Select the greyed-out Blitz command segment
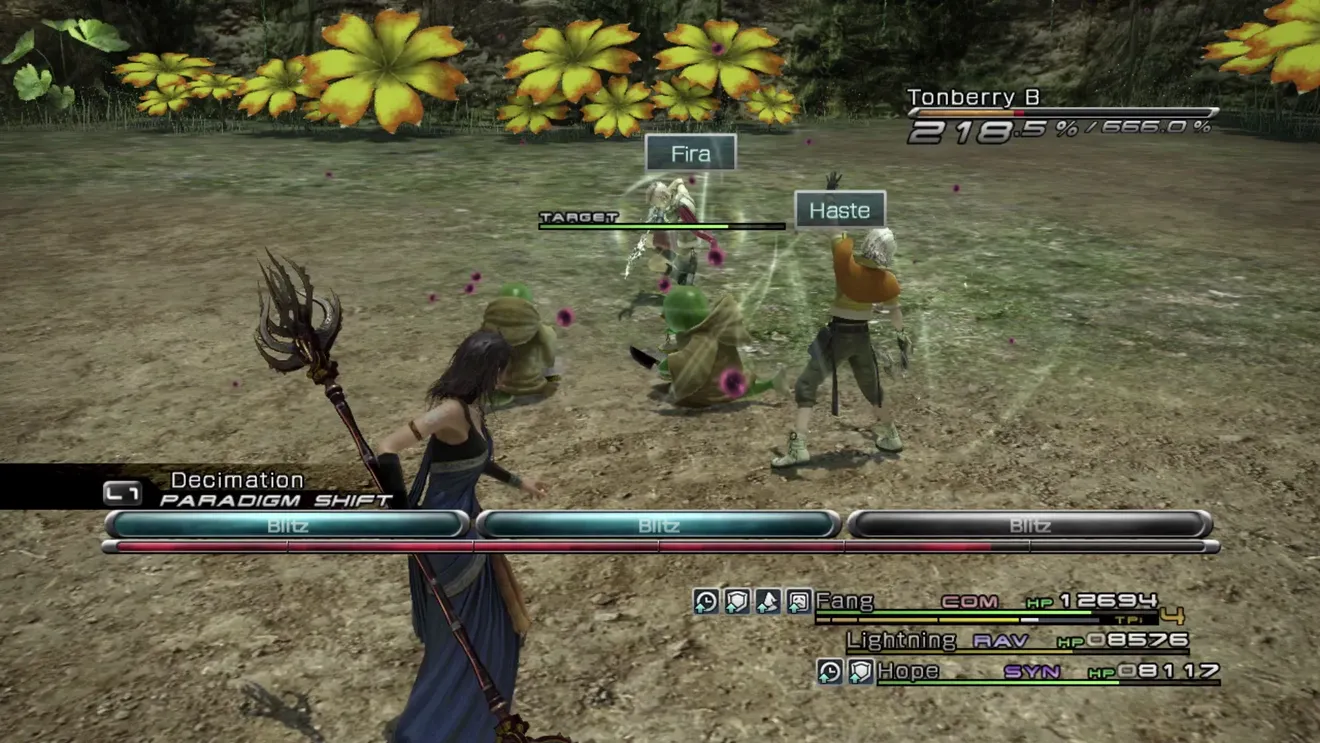Screen dimensions: 1320x743 1029,524
